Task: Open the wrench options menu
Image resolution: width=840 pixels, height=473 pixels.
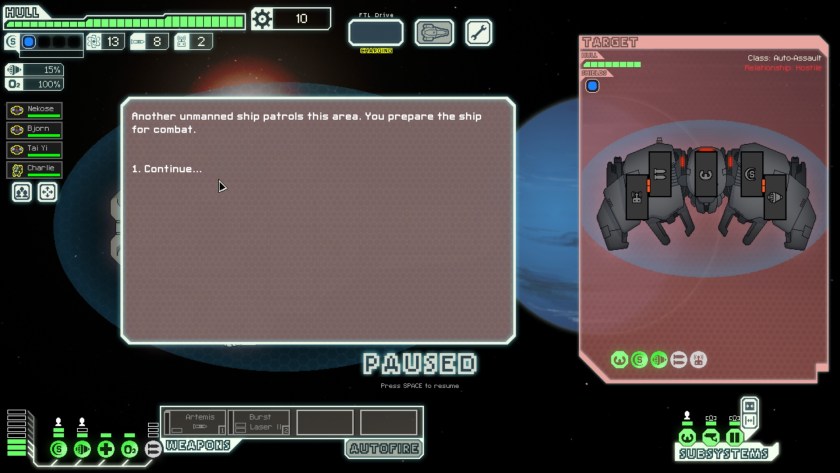Action: pyautogui.click(x=478, y=32)
